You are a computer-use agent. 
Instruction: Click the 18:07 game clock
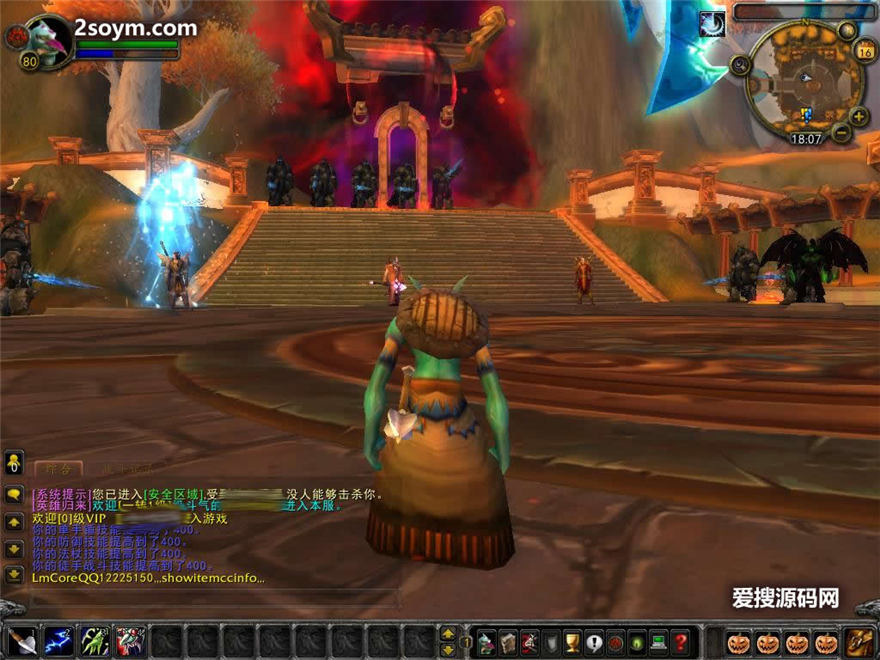(808, 140)
